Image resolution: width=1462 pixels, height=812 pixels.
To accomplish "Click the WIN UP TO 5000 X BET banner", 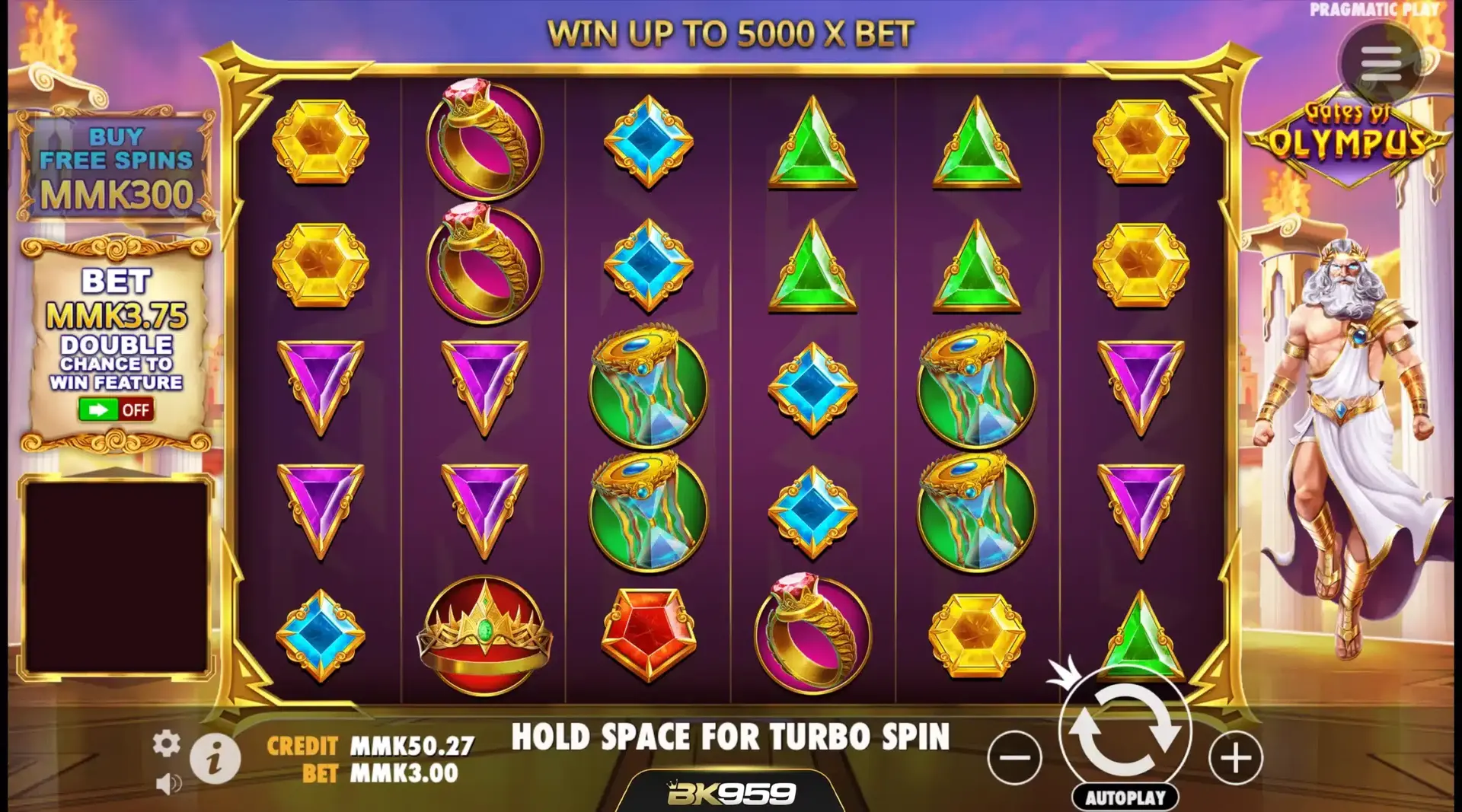I will (731, 31).
